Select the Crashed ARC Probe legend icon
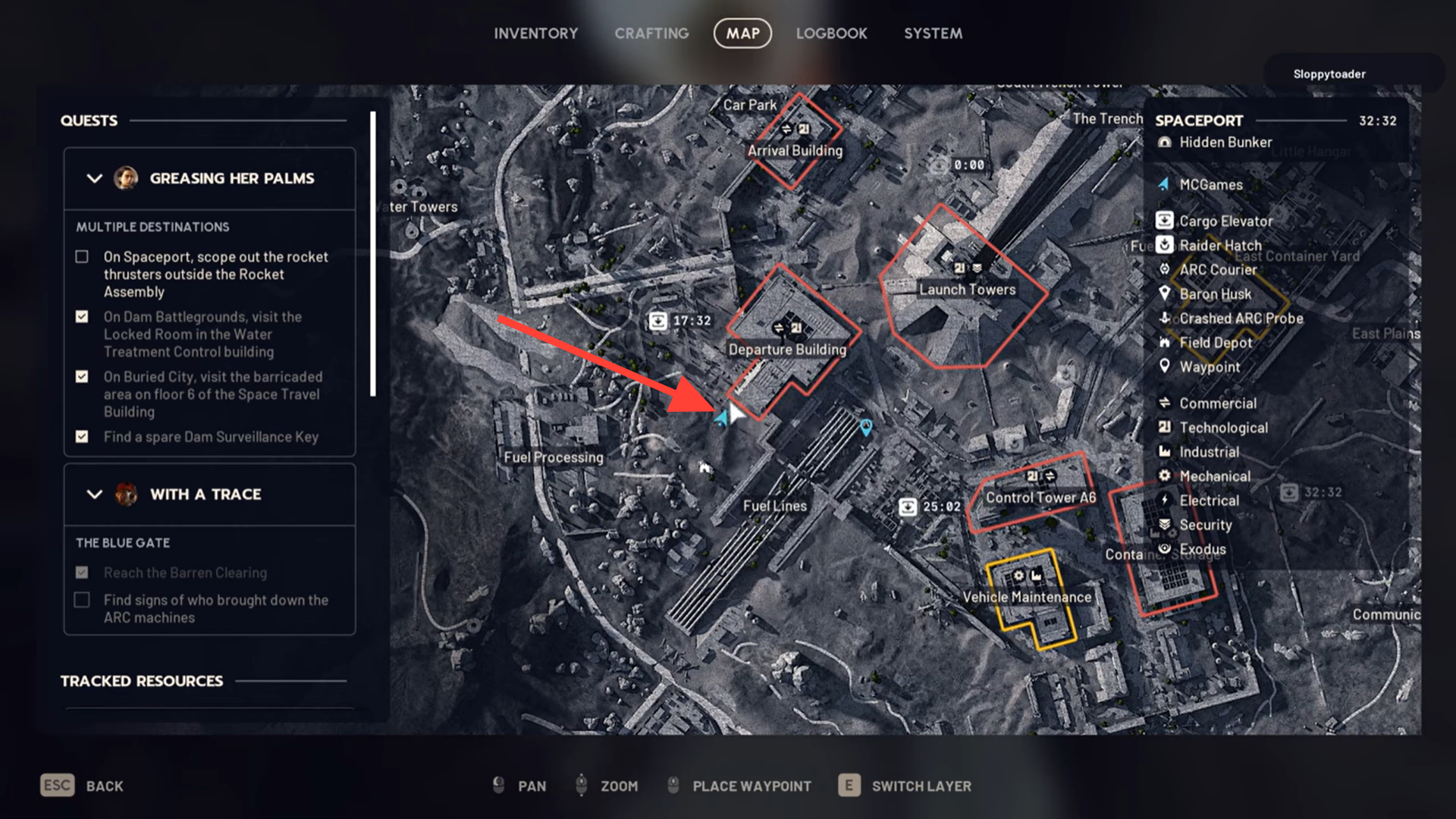The width and height of the screenshot is (1456, 819). (1166, 318)
